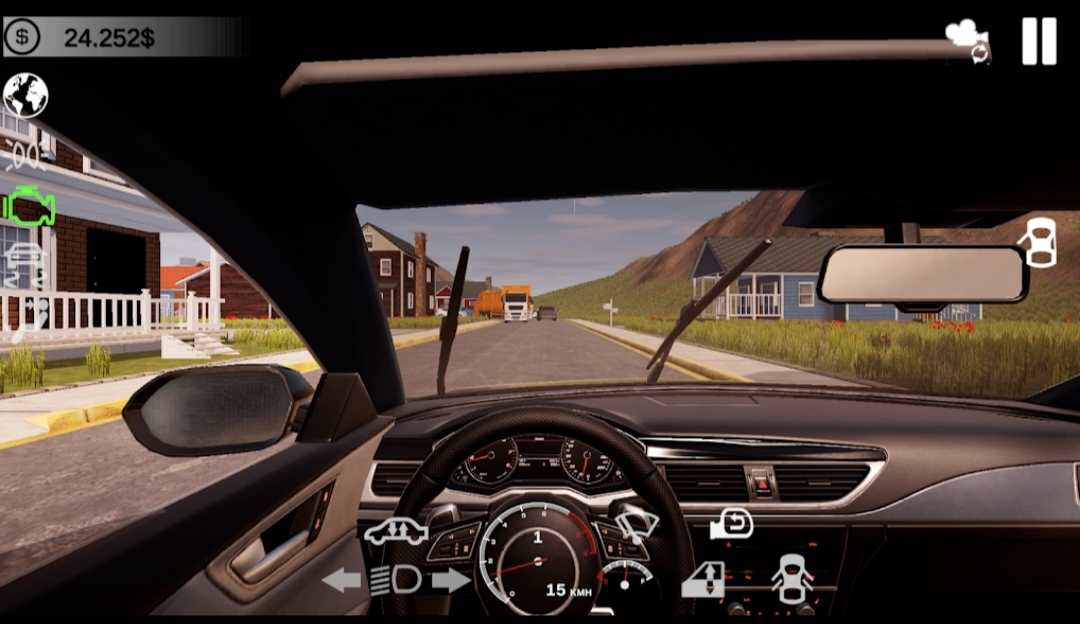Toggle the green engine icon
1080x624 pixels.
tap(29, 206)
